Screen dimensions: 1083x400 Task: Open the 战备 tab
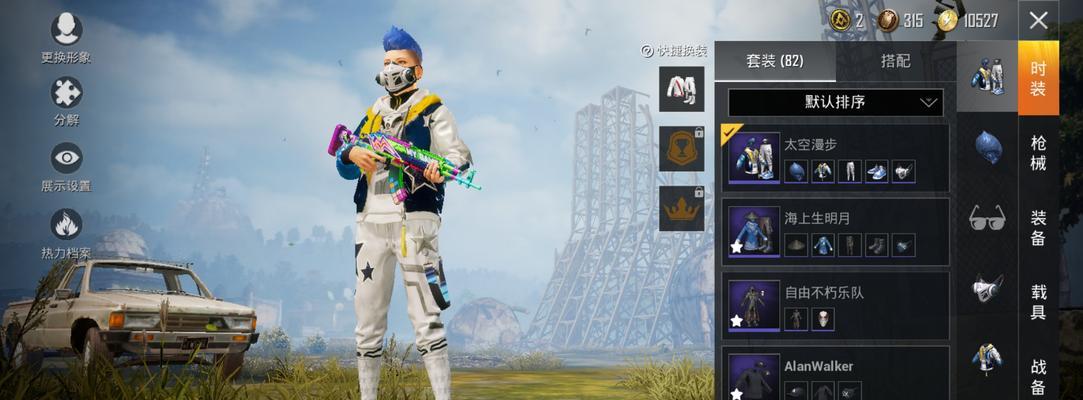pos(1039,373)
